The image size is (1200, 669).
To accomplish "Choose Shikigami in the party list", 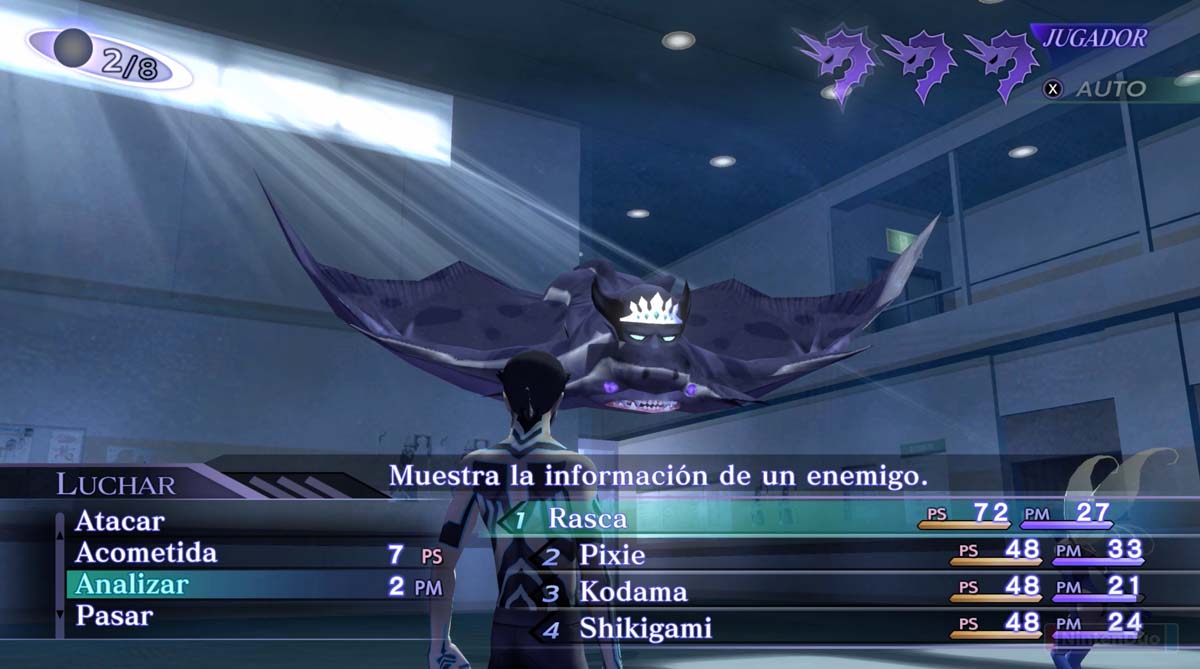I will [x=645, y=629].
